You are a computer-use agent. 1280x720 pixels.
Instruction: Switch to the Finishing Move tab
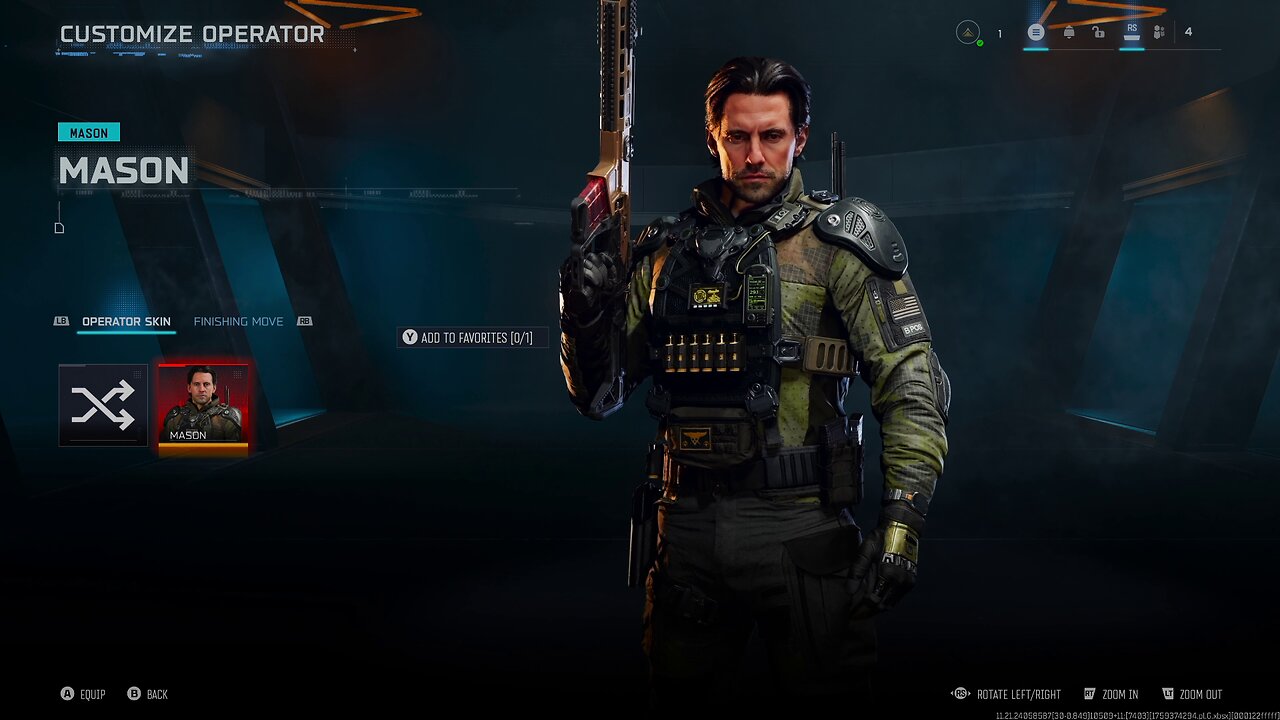click(238, 322)
